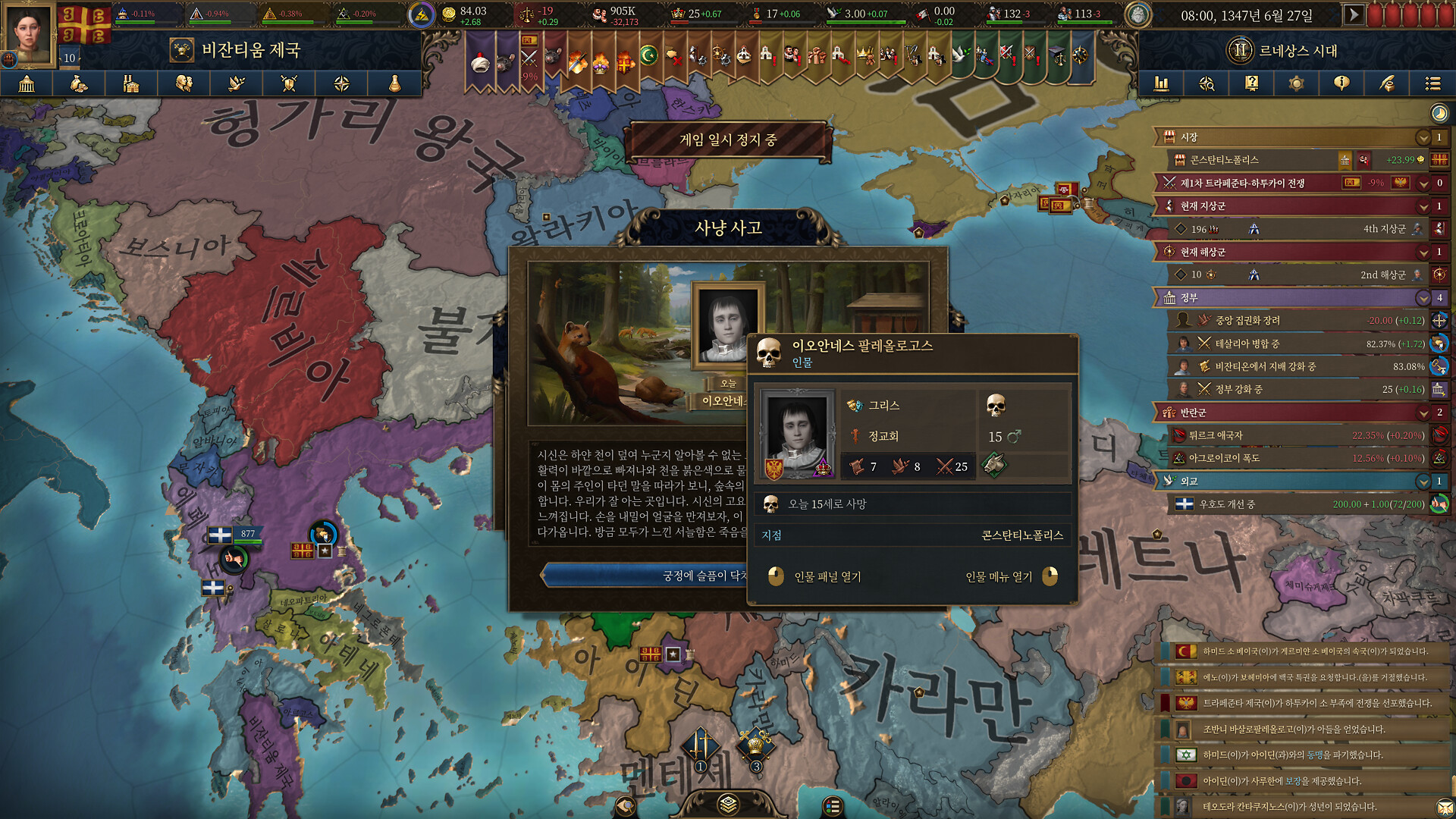Open the outliner list icon at top right
The width and height of the screenshot is (1456, 819).
click(1432, 83)
